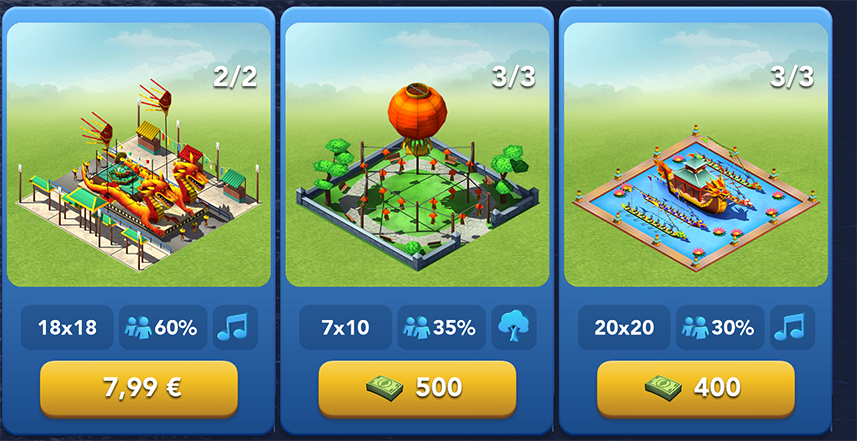Click the music note icon beside 60%
This screenshot has height=441, width=857.
[x=236, y=327]
